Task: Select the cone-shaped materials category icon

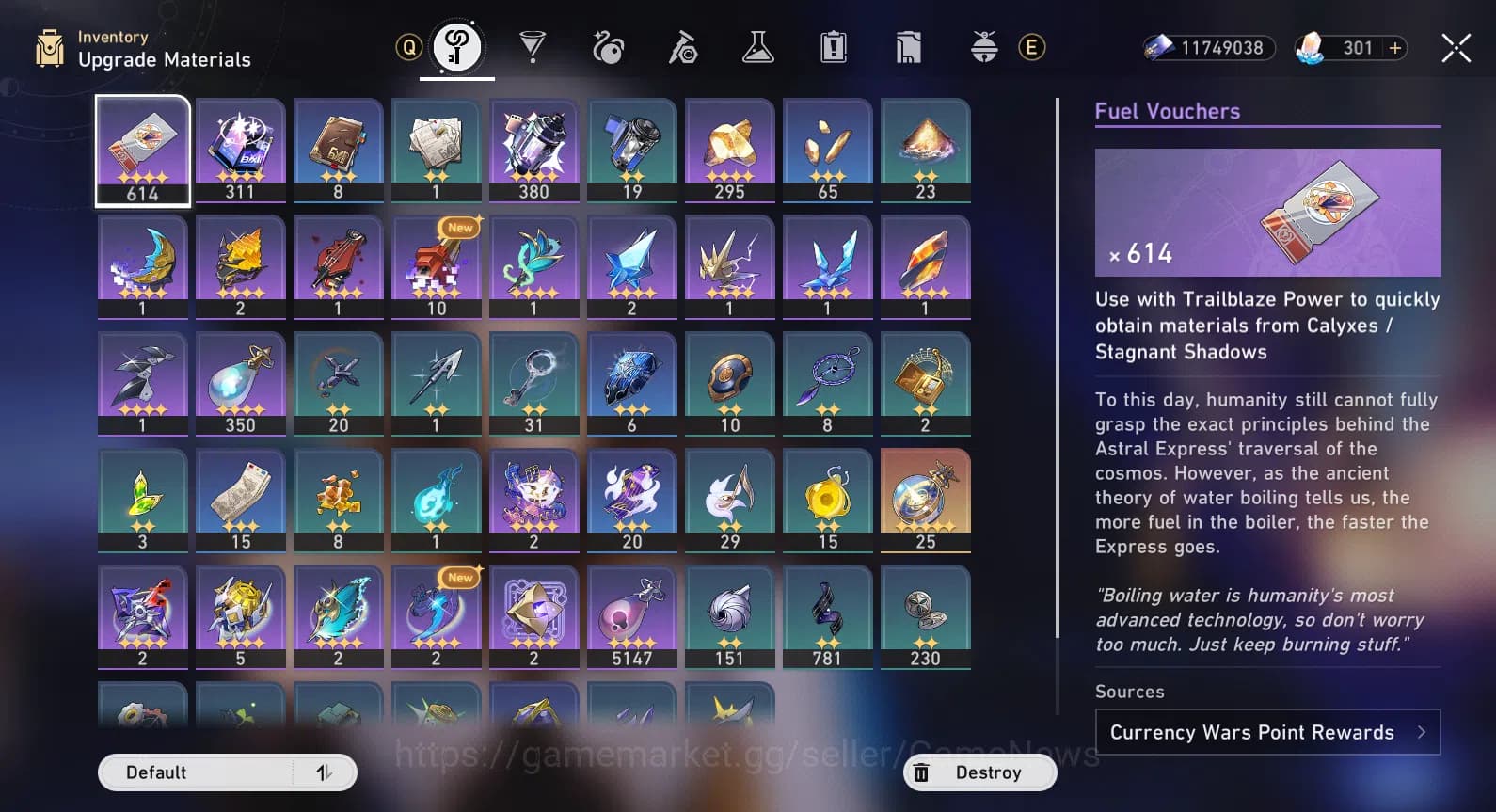Action: pyautogui.click(x=533, y=45)
